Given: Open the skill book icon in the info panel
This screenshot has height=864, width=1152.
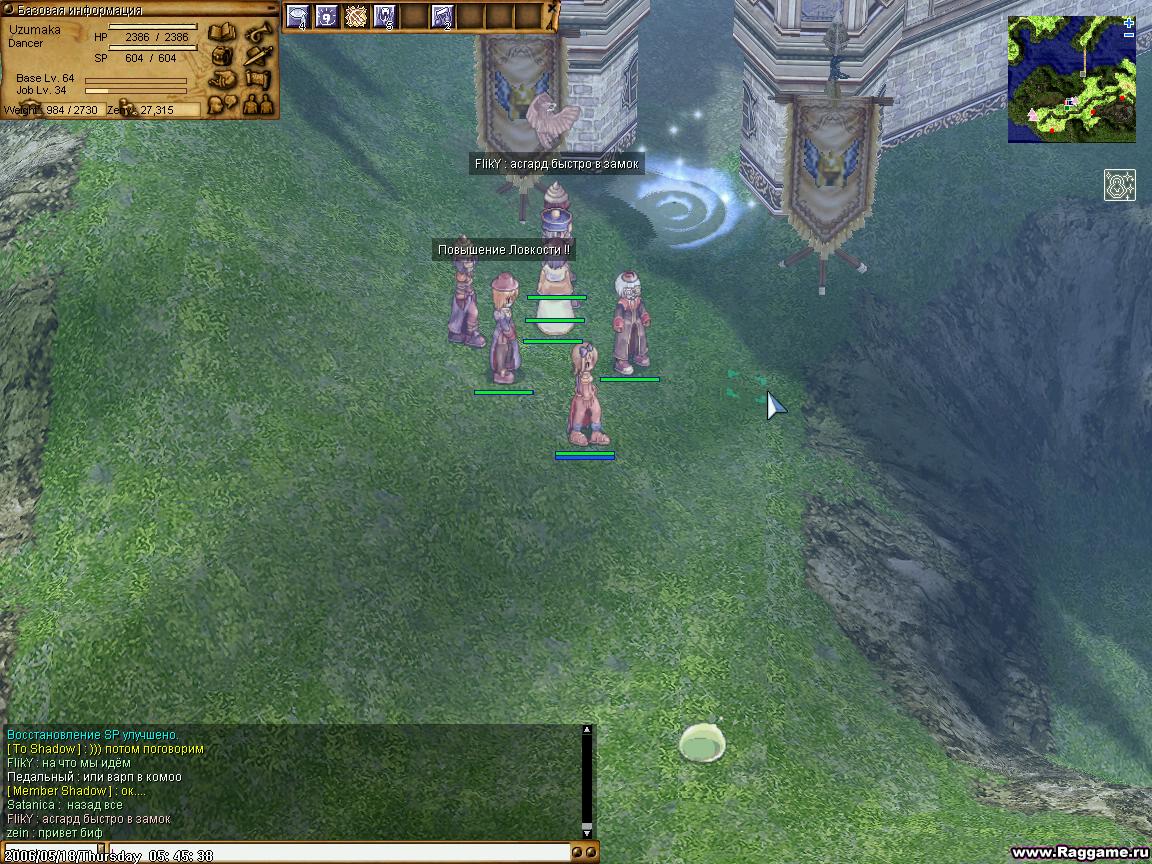Looking at the screenshot, I should coord(221,32).
